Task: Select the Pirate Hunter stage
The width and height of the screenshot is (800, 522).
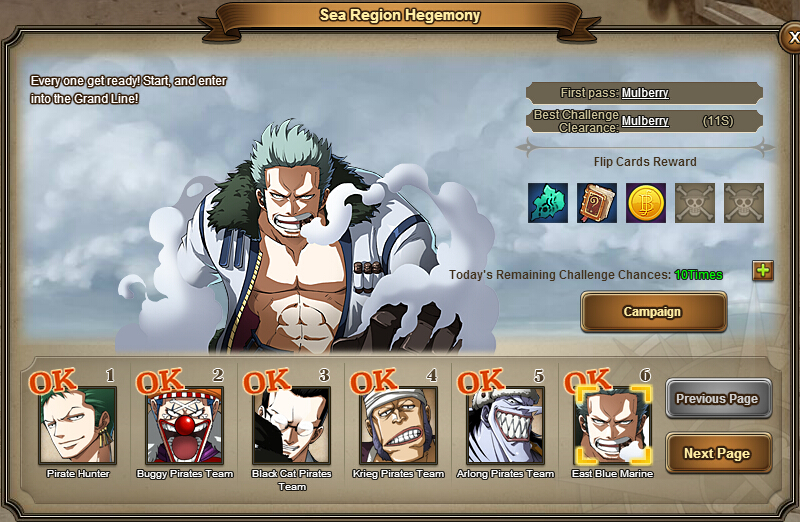Action: point(78,426)
